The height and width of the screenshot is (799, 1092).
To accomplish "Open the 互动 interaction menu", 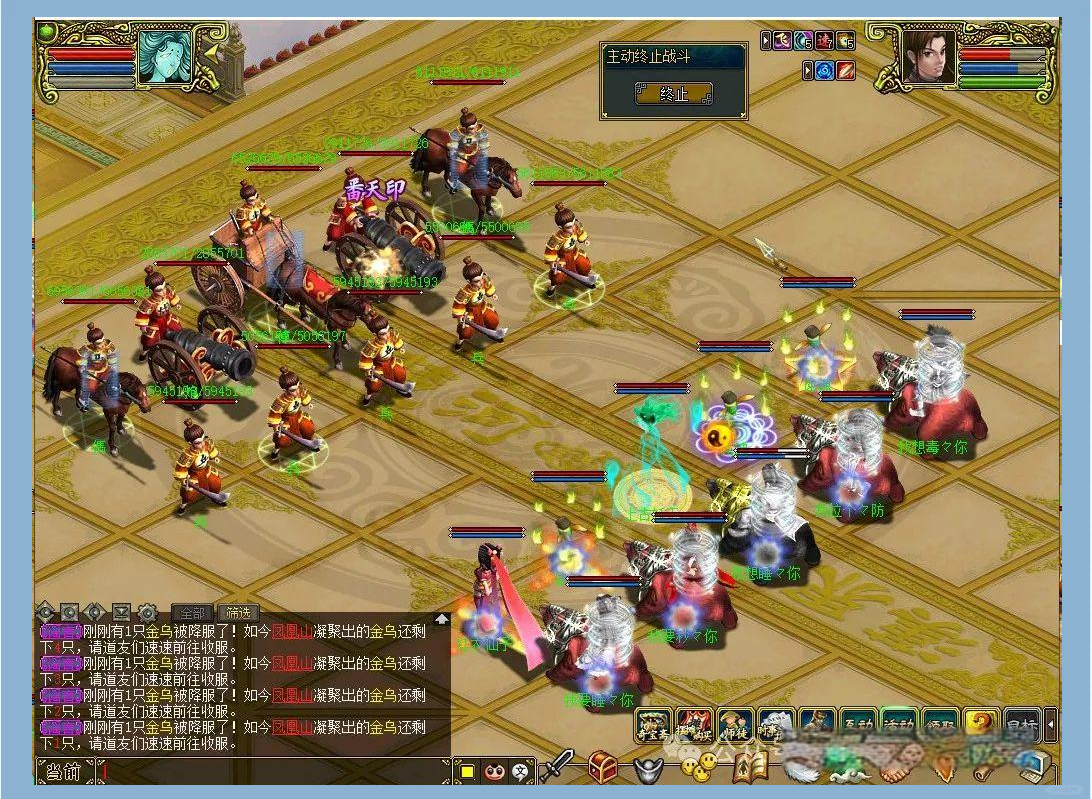I will coord(857,725).
